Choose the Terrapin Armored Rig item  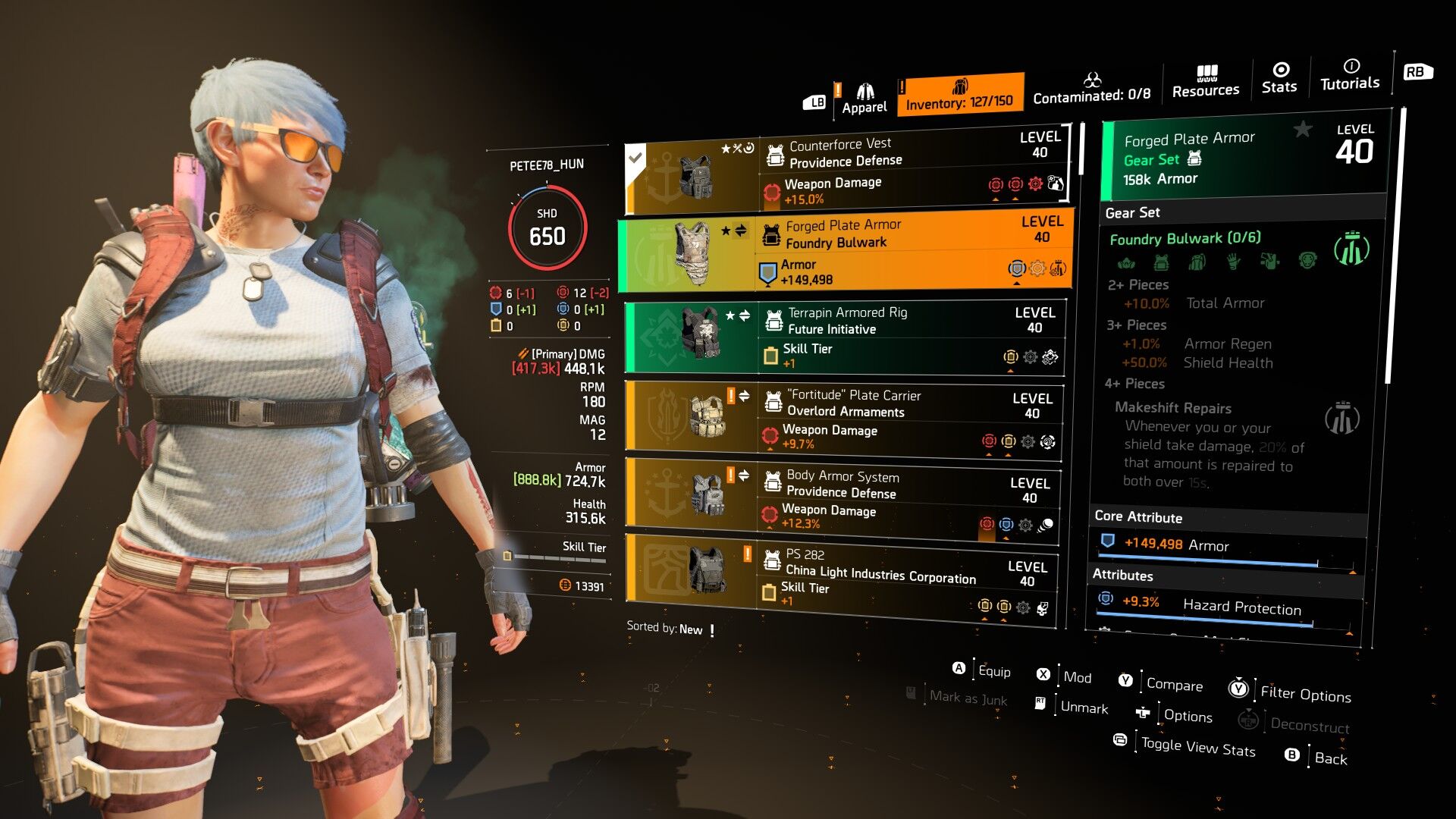click(844, 337)
